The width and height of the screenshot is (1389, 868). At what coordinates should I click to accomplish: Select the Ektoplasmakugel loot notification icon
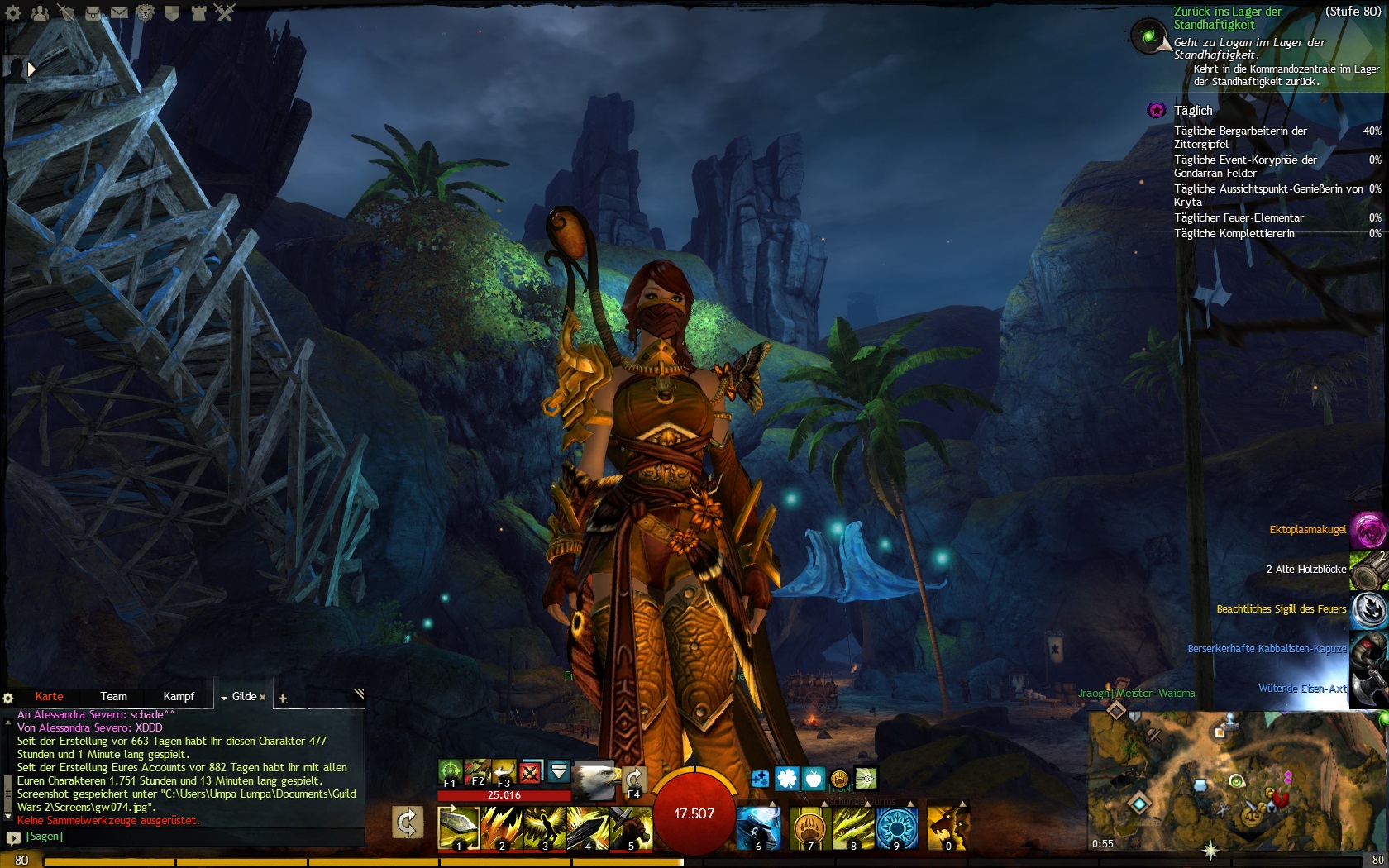(1368, 530)
